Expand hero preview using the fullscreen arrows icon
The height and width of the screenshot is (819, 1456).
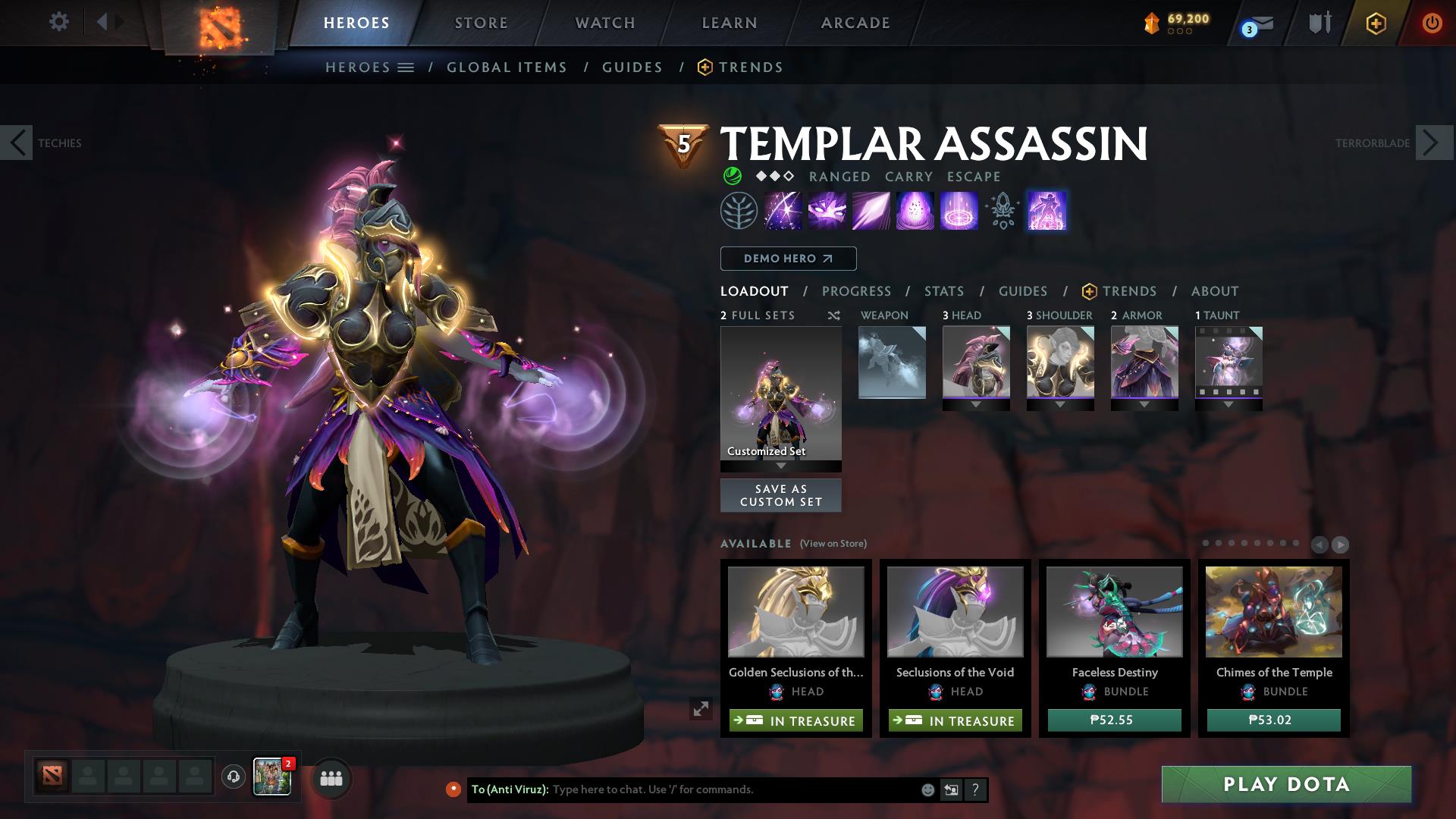pyautogui.click(x=701, y=710)
